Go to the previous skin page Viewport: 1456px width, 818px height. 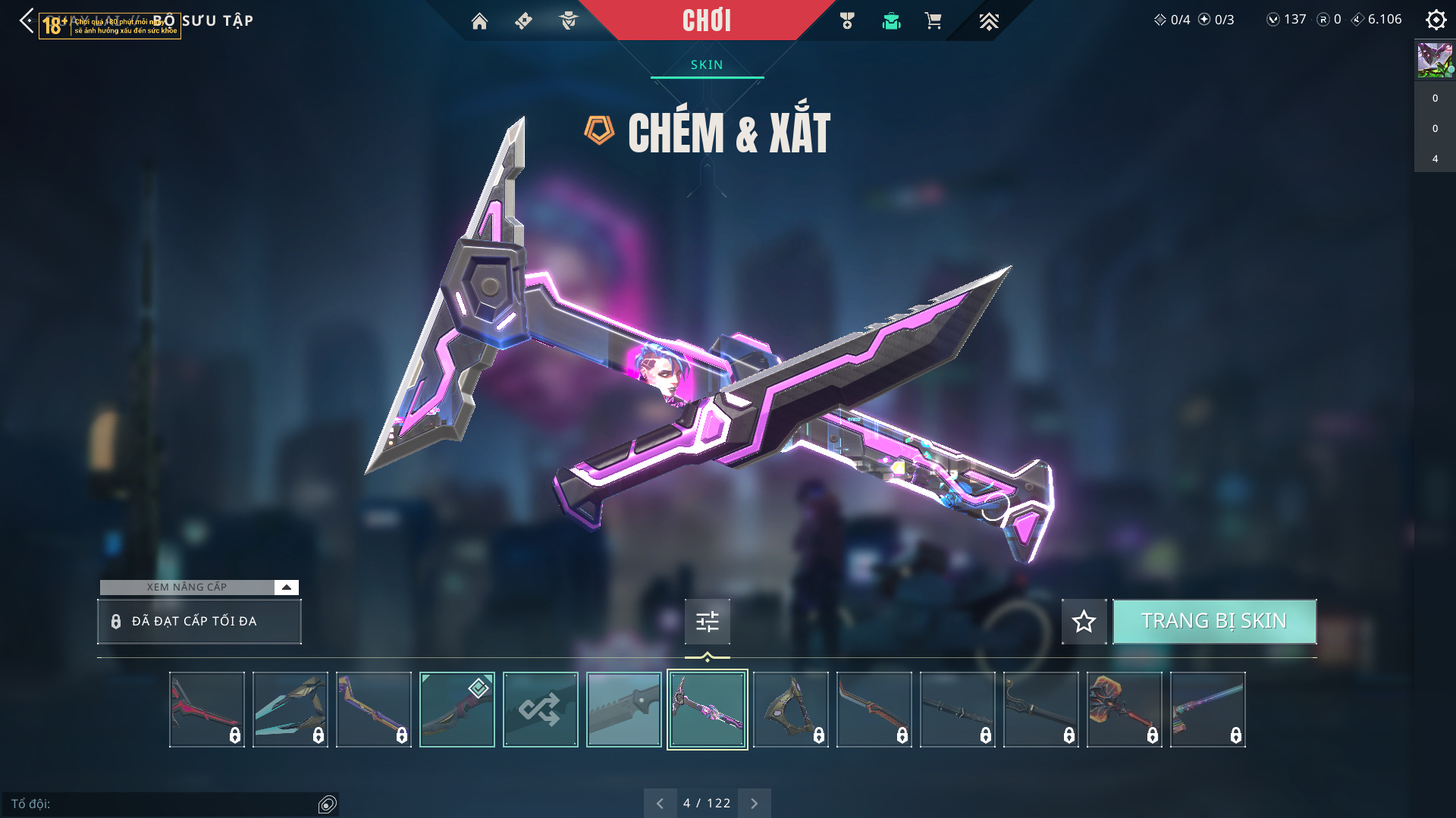point(660,804)
